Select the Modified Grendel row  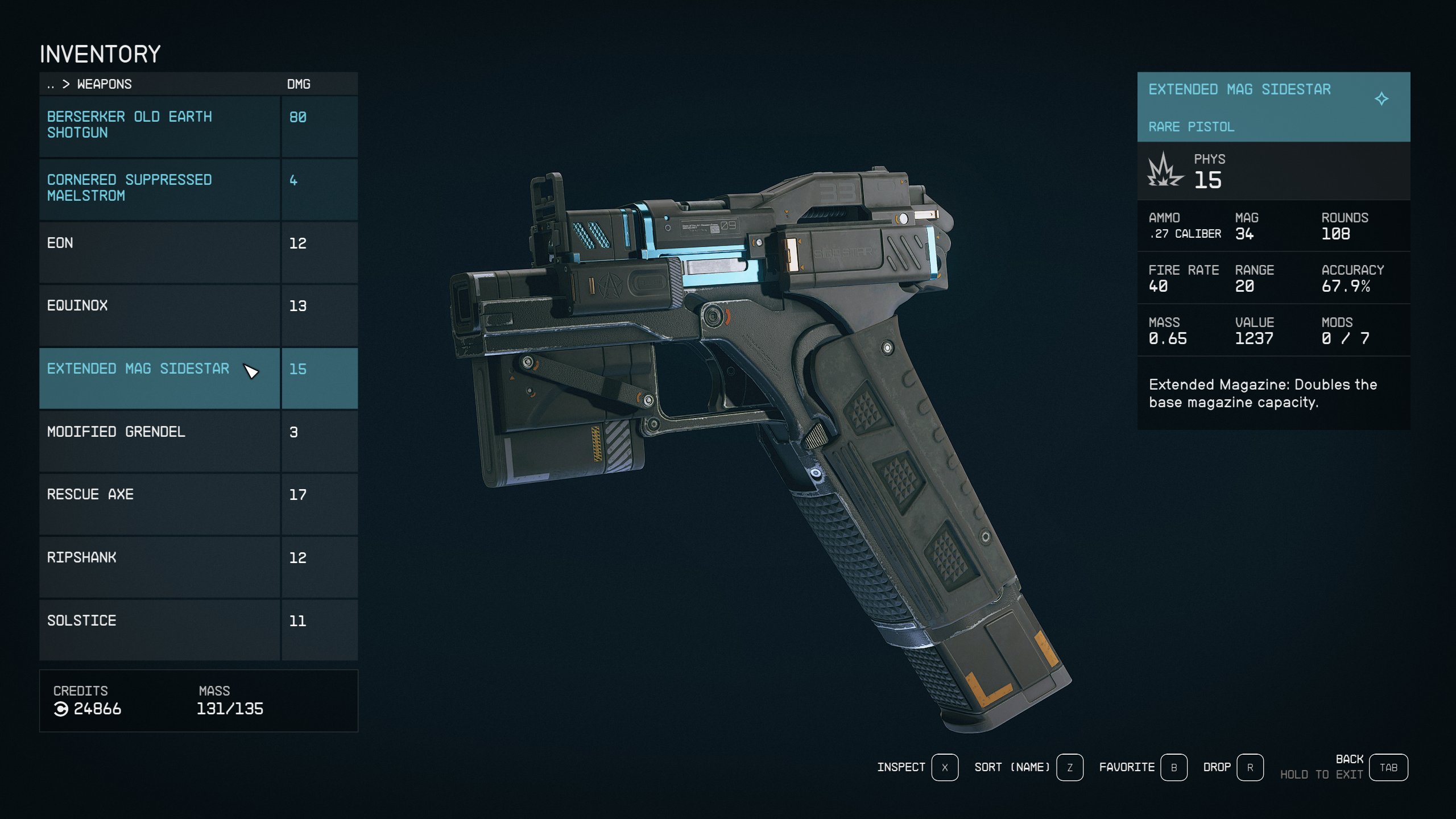coord(159,440)
